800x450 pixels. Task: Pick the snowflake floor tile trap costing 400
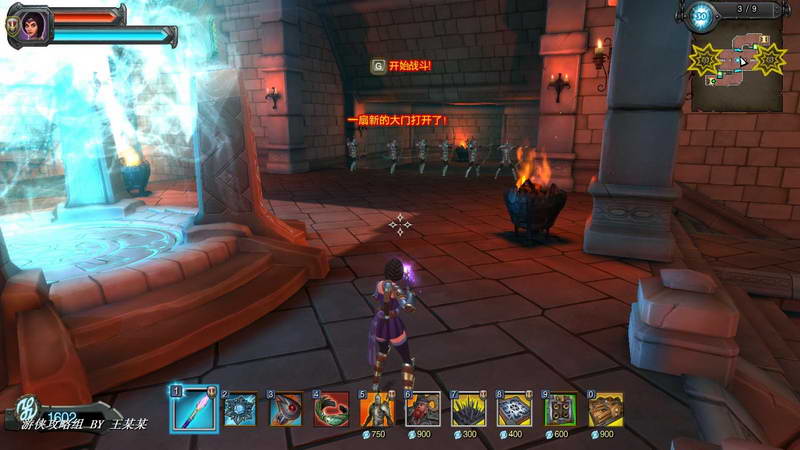515,409
